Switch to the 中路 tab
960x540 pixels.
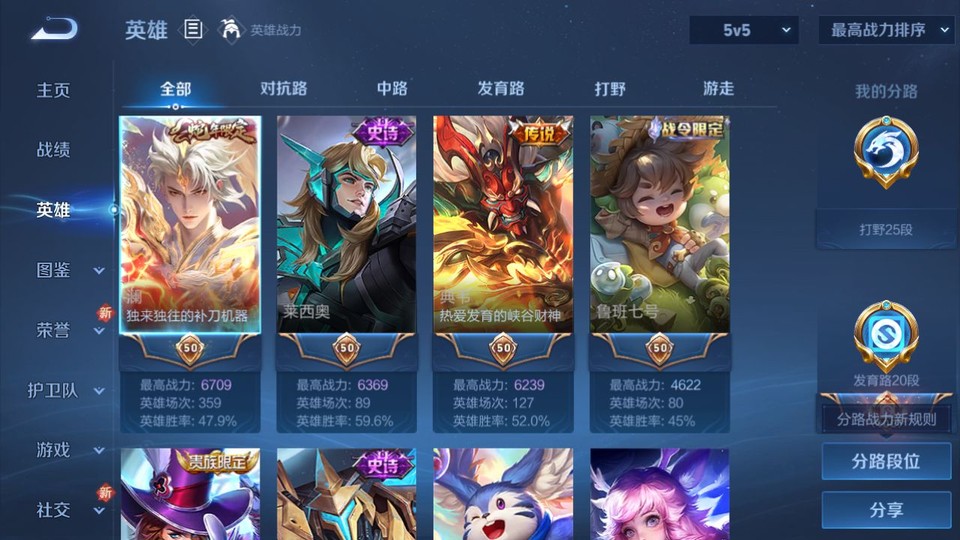(392, 89)
